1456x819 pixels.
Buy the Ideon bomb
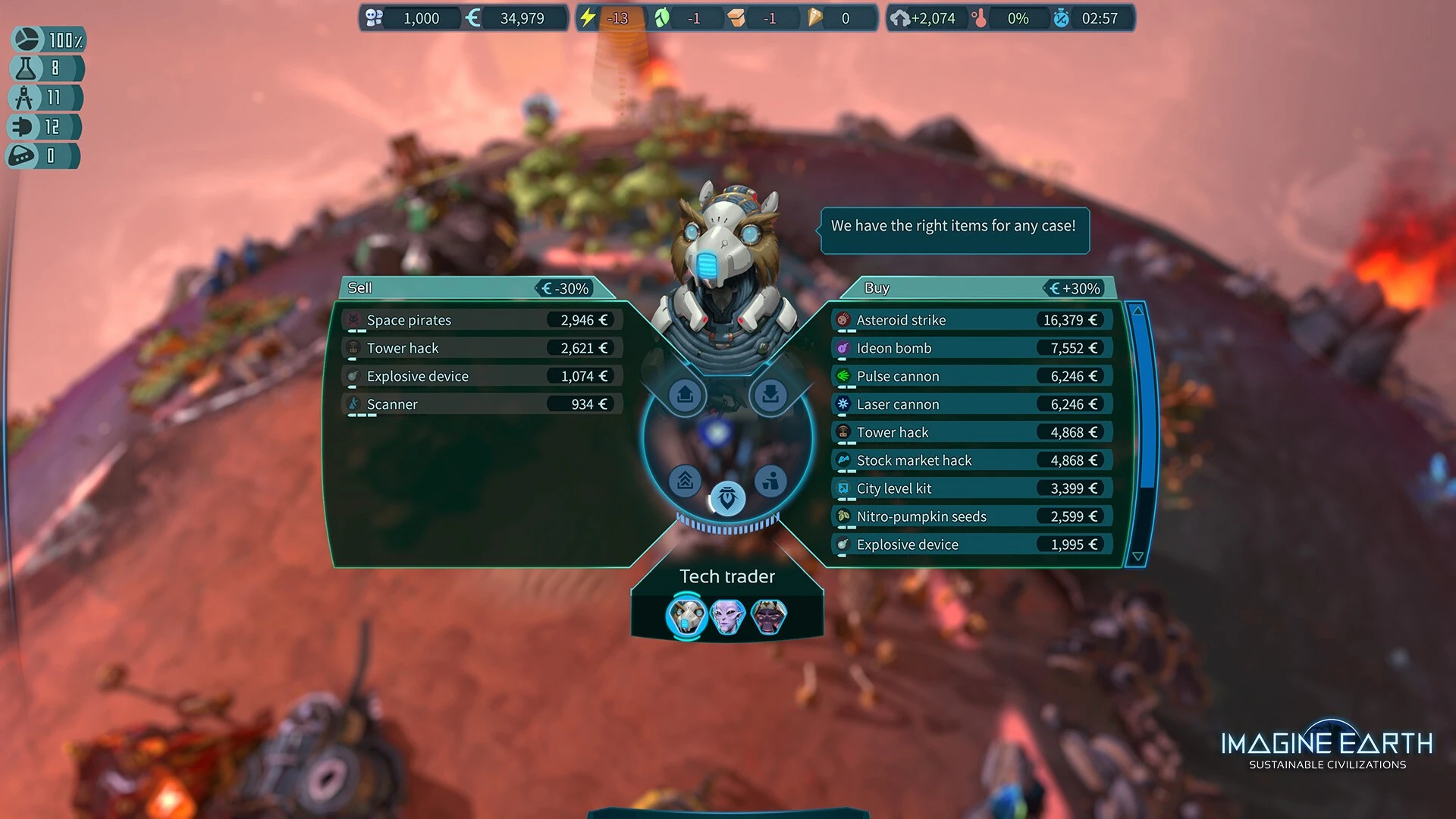pyautogui.click(x=972, y=348)
